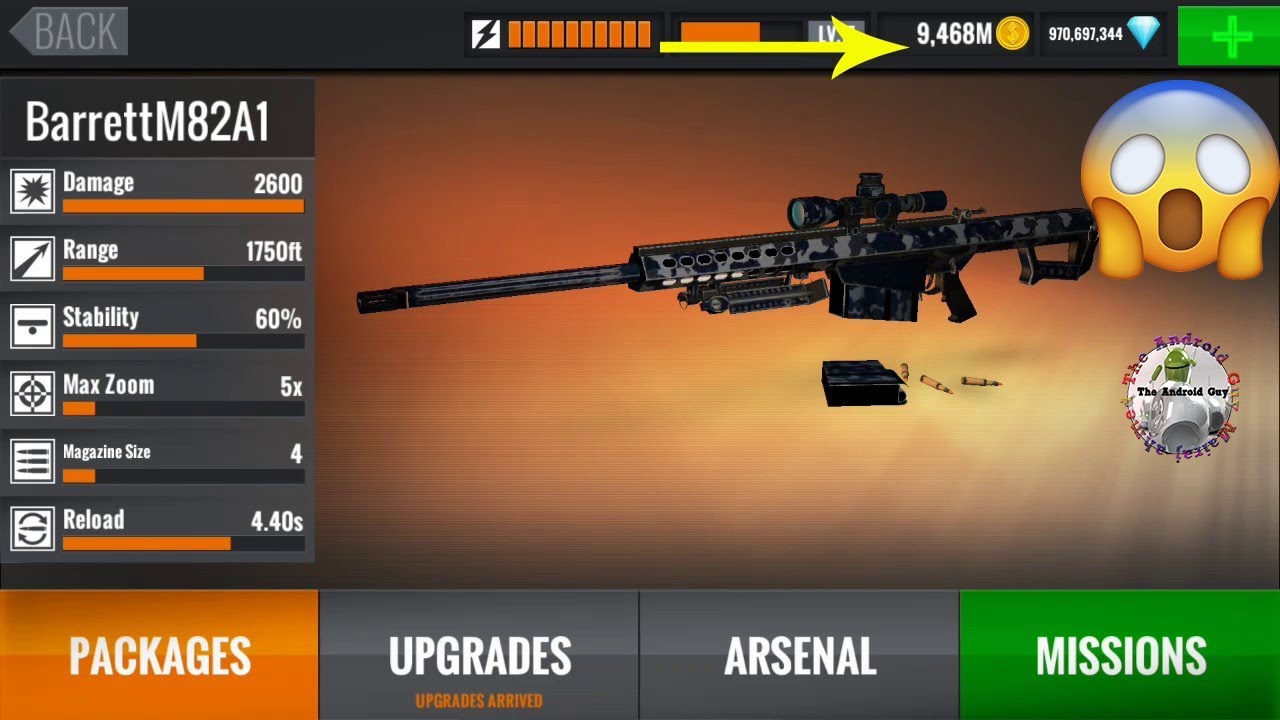Start MISSIONS with the green button
Screen dimensions: 1280x720
click(x=1120, y=655)
